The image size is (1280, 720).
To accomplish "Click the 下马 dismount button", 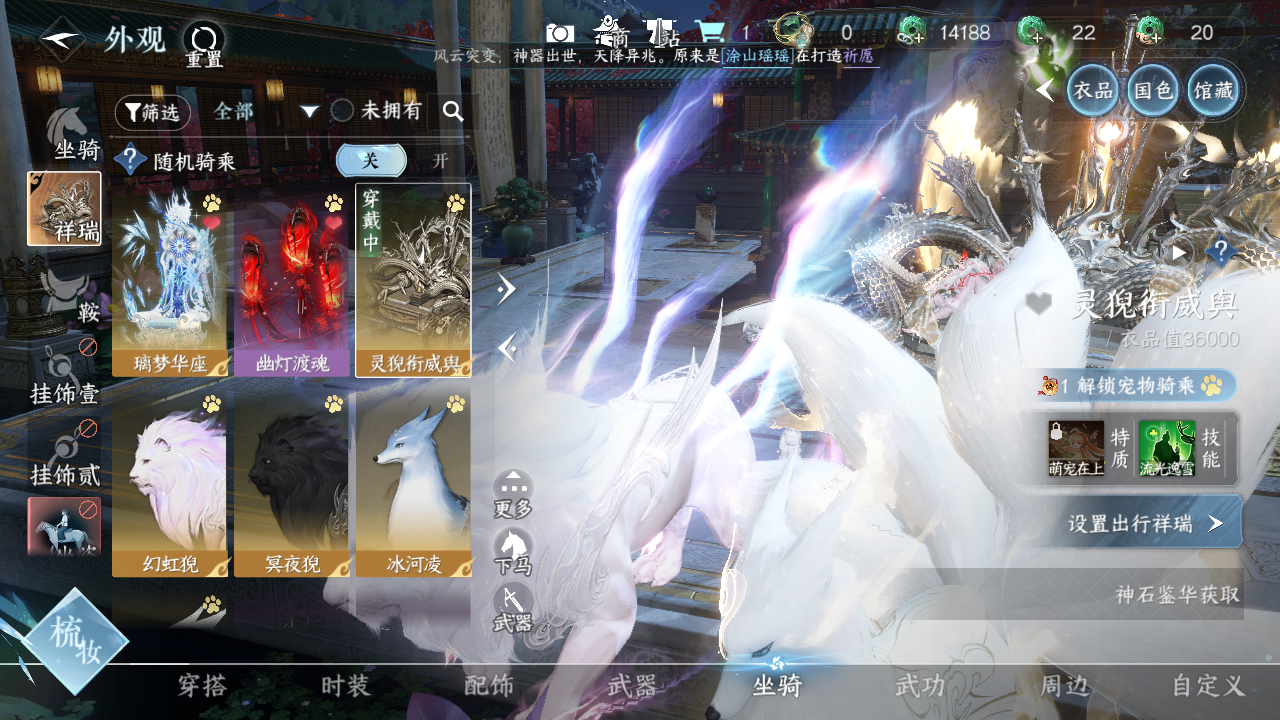I will point(513,549).
